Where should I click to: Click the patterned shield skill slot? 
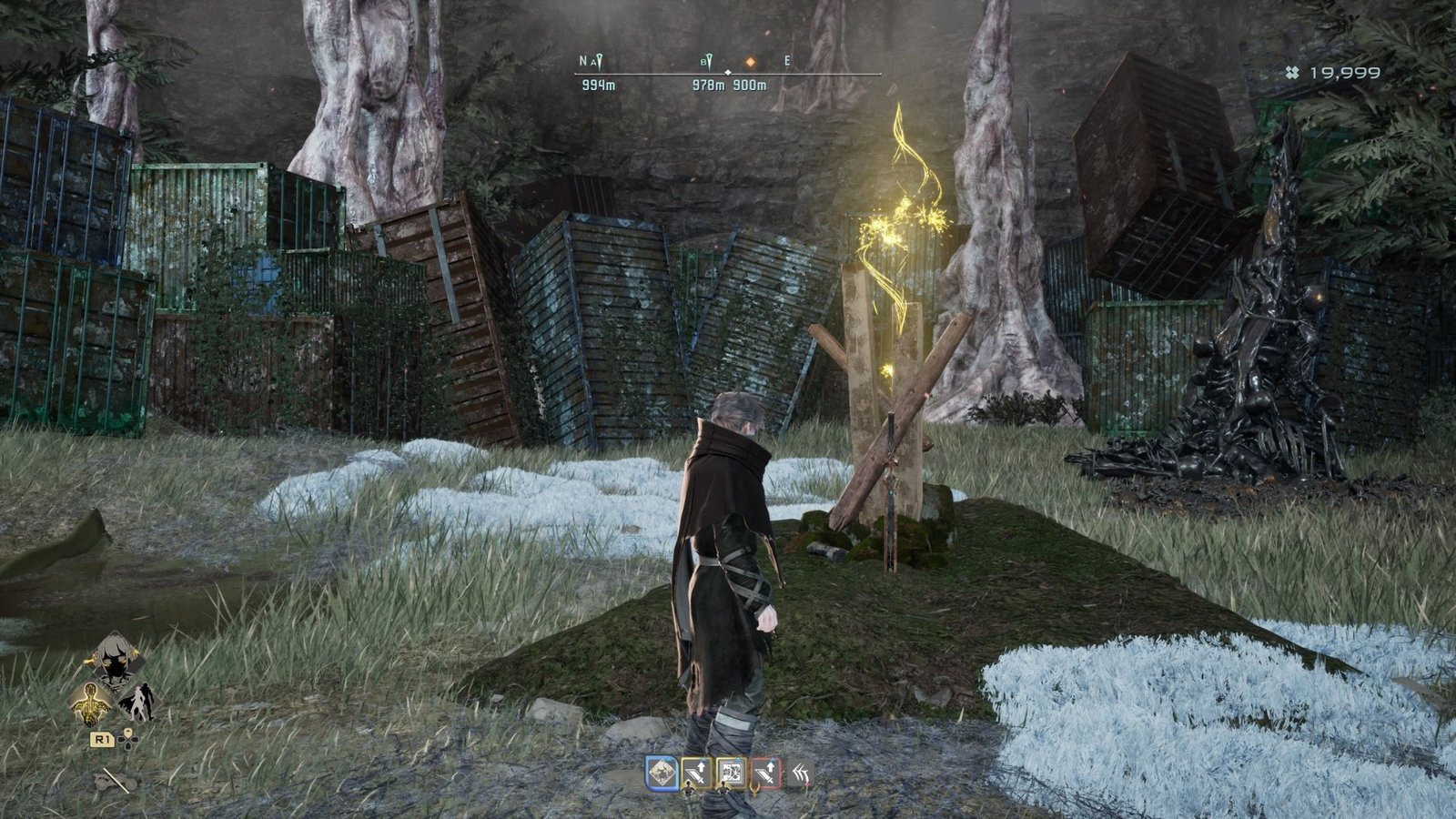(x=733, y=772)
